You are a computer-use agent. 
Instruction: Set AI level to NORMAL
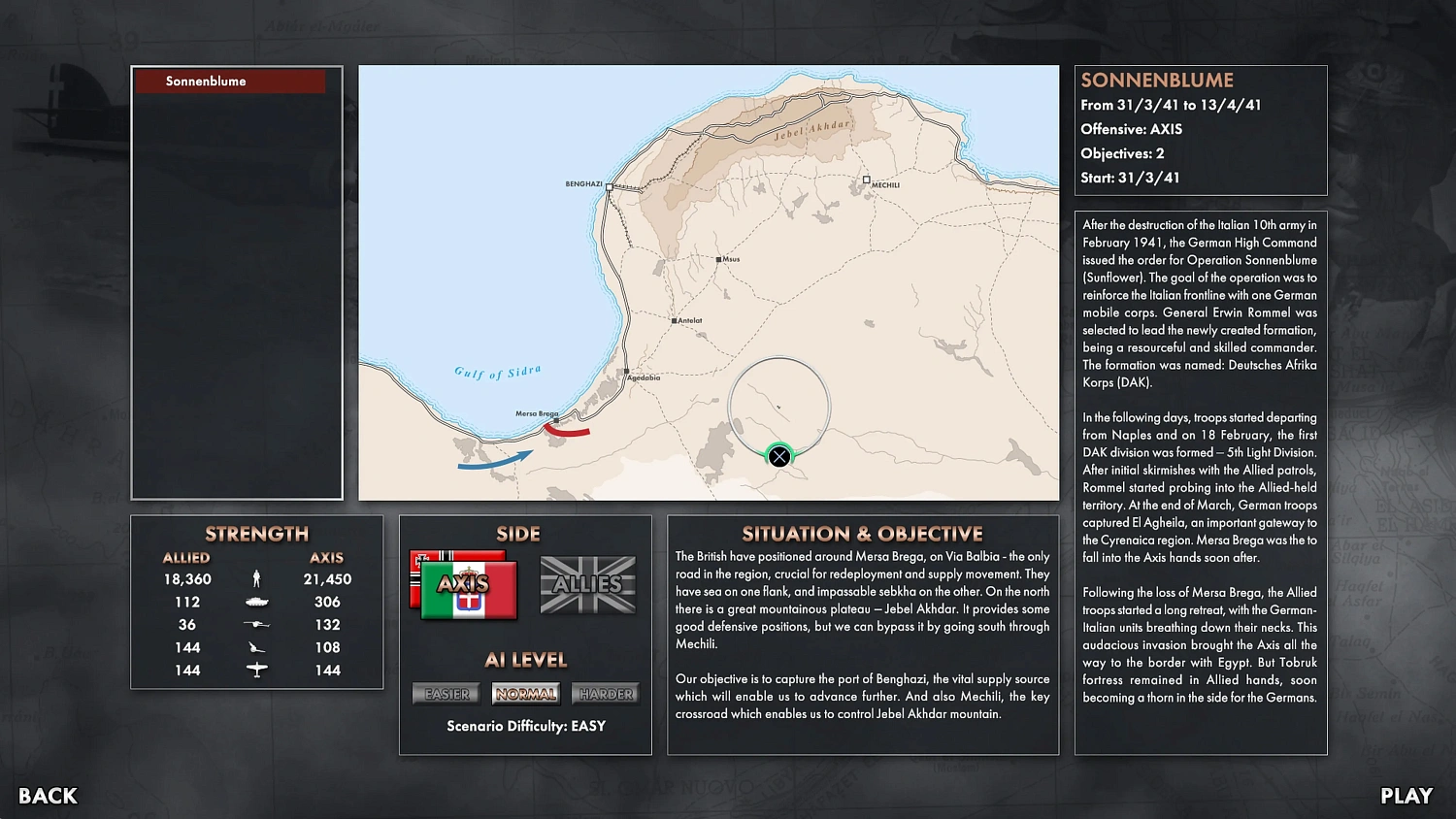coord(525,693)
